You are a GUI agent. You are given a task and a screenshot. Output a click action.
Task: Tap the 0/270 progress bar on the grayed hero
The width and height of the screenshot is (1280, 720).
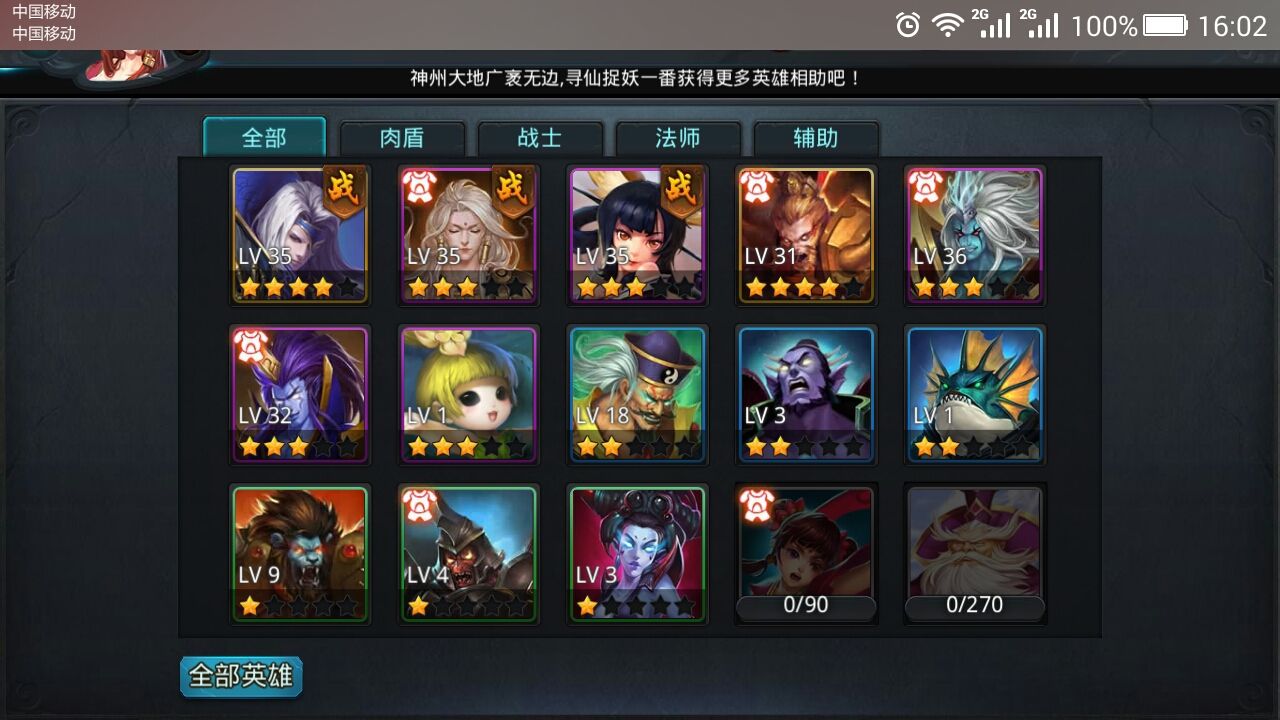point(974,605)
